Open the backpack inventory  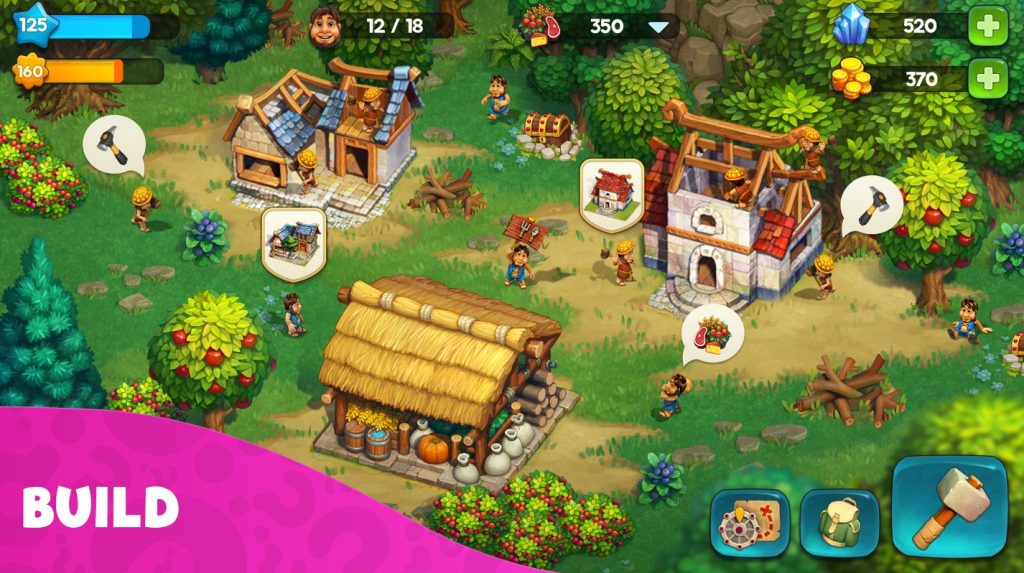pos(839,522)
